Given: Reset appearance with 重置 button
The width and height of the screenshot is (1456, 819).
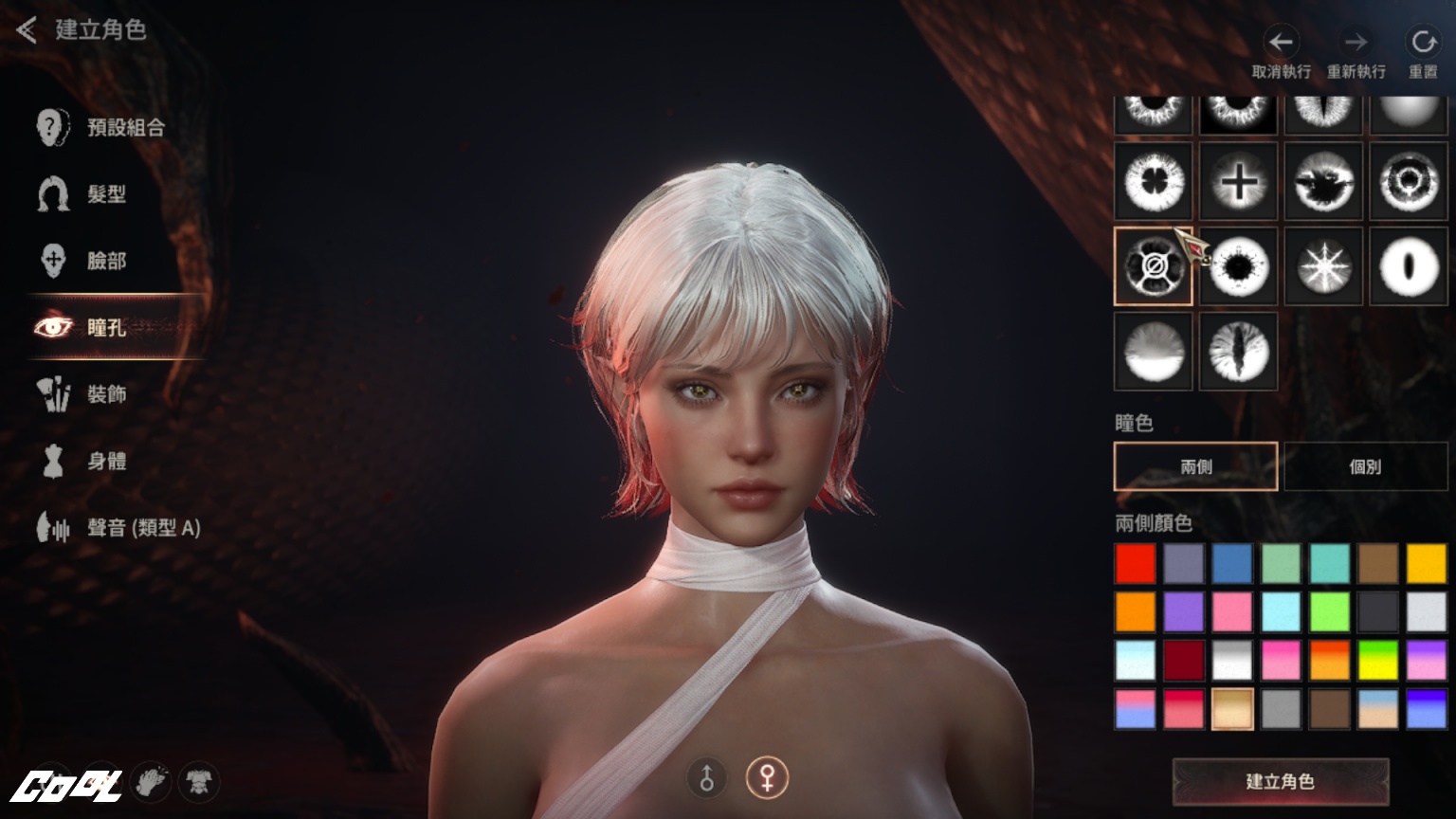Looking at the screenshot, I should coord(1423,53).
